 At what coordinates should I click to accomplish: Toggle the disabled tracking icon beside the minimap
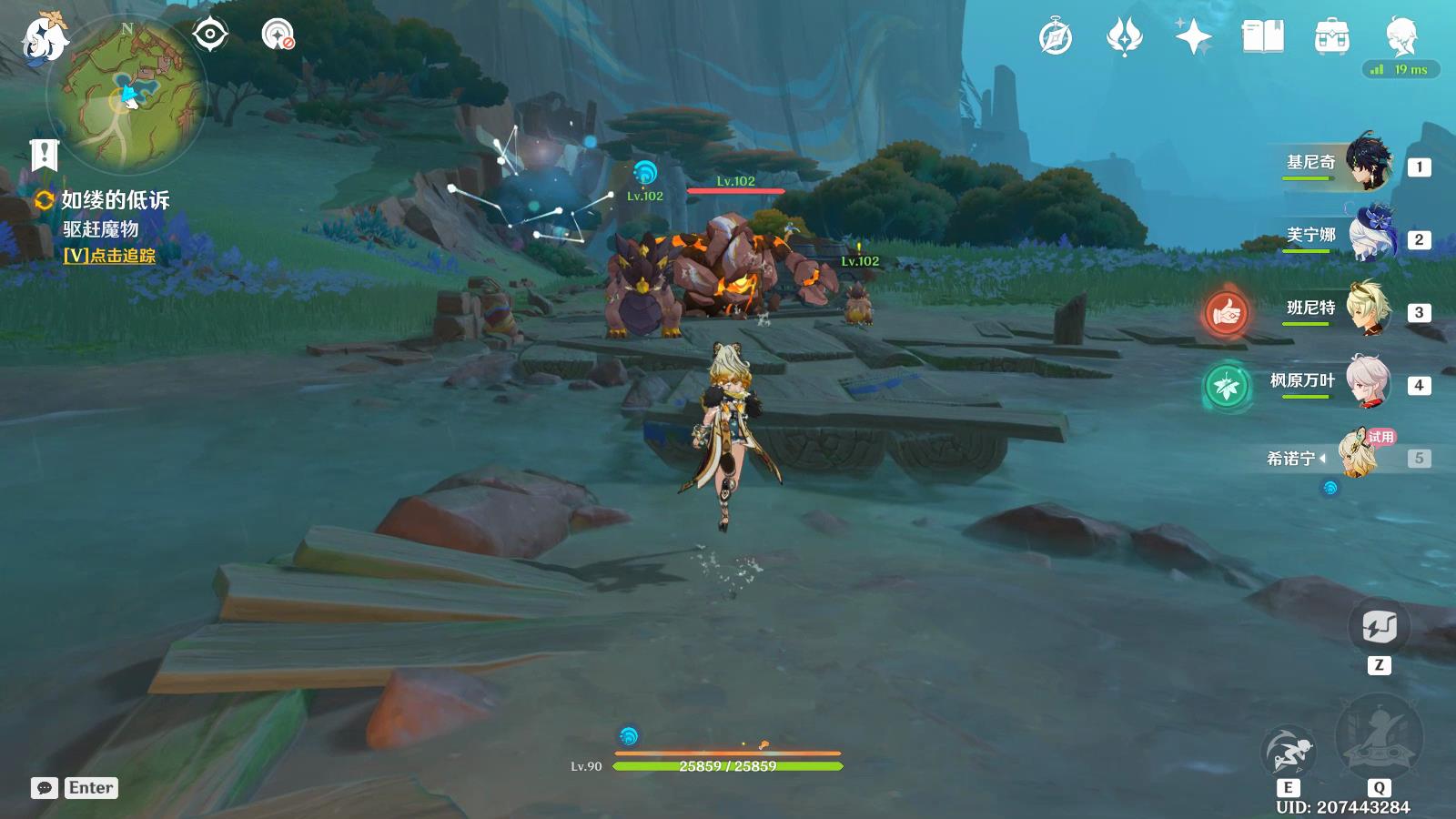tap(278, 35)
